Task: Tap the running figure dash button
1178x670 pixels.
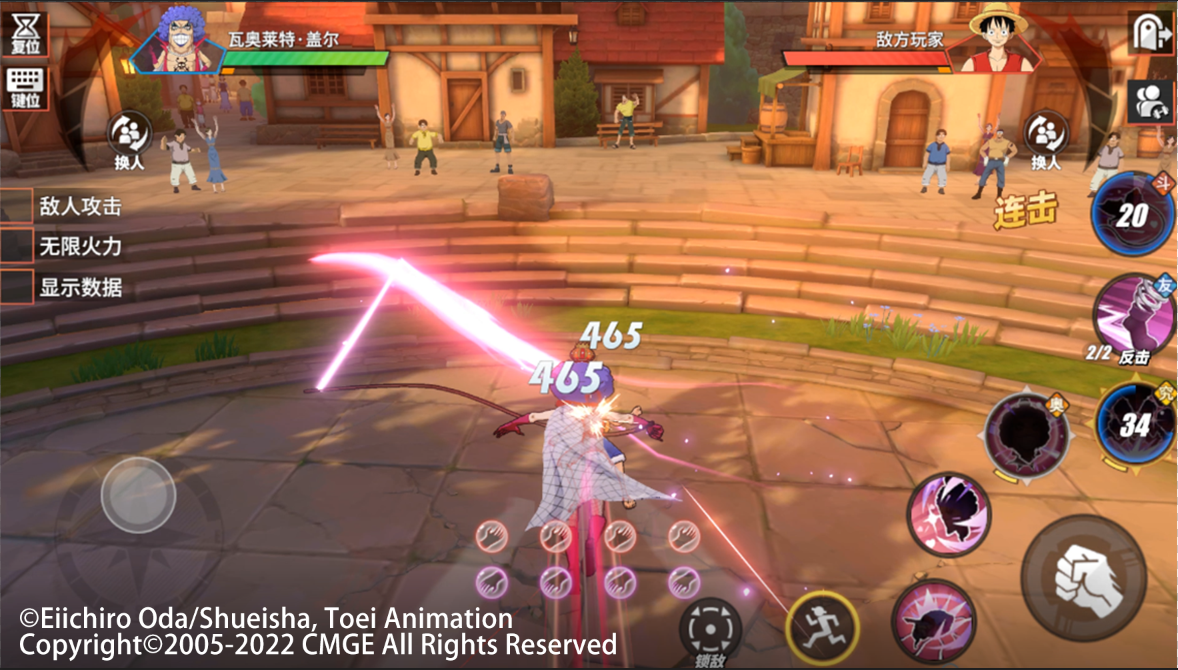Action: [x=823, y=628]
